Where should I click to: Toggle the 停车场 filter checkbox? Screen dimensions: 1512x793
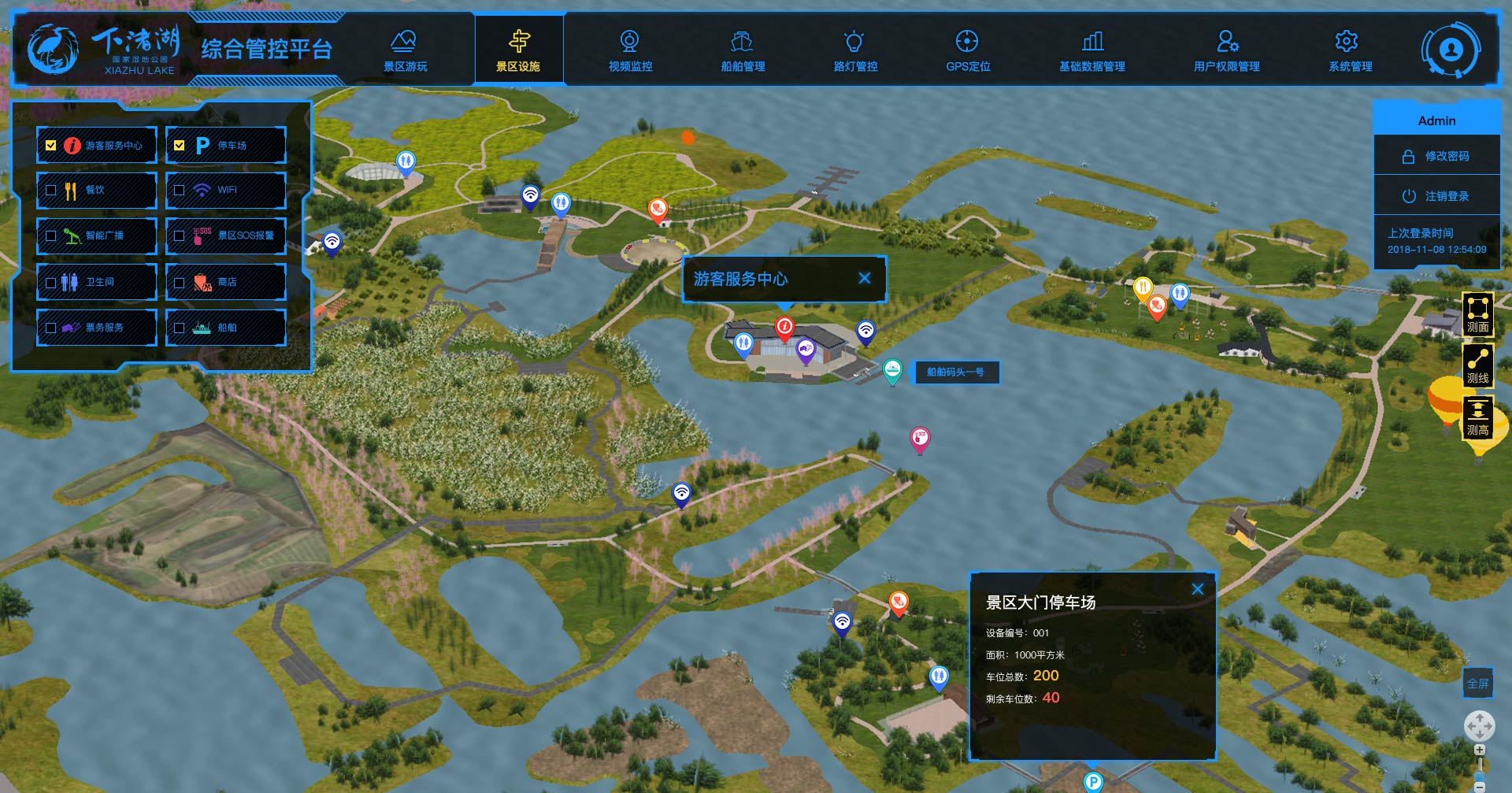(x=180, y=146)
